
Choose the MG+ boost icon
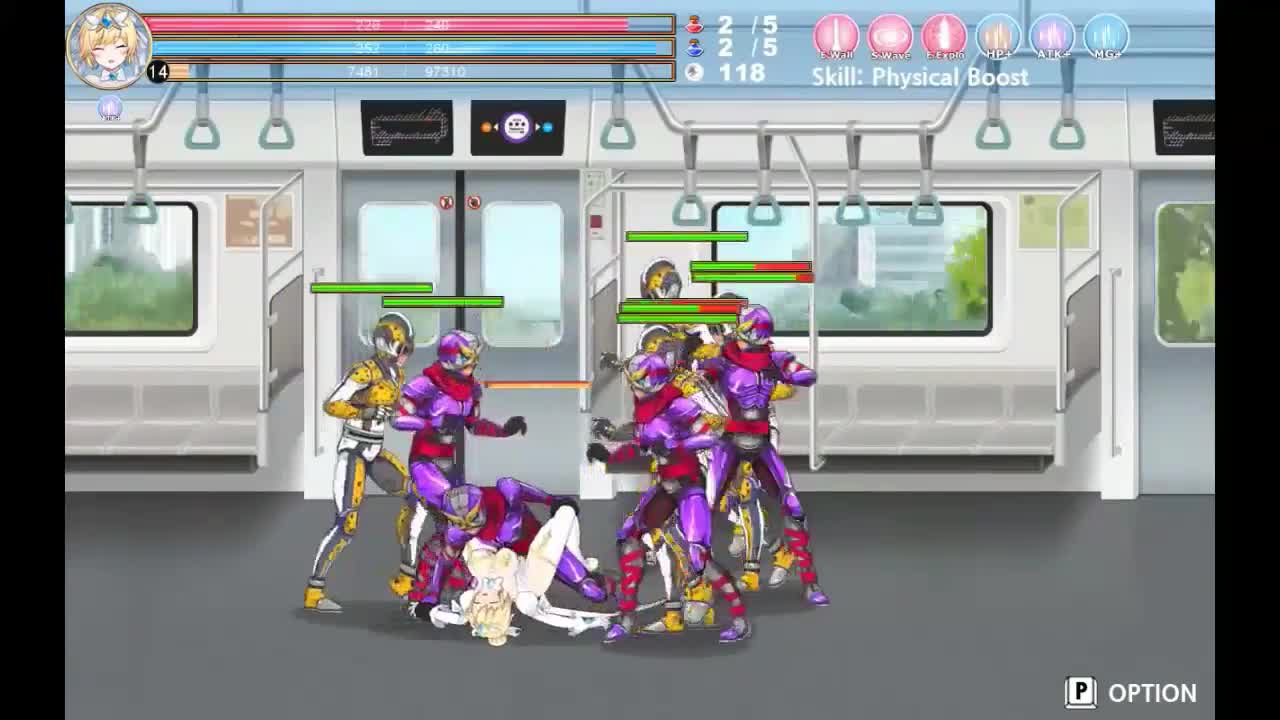tap(1105, 37)
